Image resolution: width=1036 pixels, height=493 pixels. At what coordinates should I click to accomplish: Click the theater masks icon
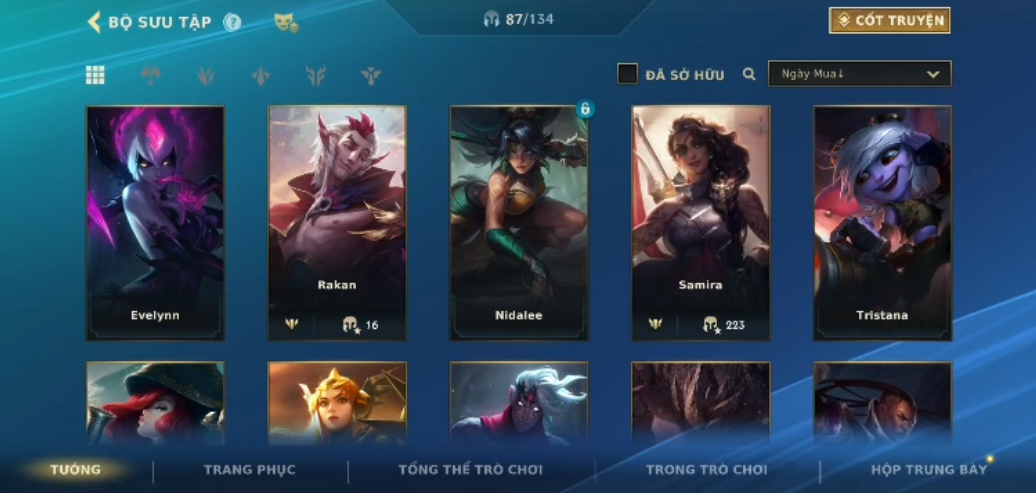coord(286,22)
